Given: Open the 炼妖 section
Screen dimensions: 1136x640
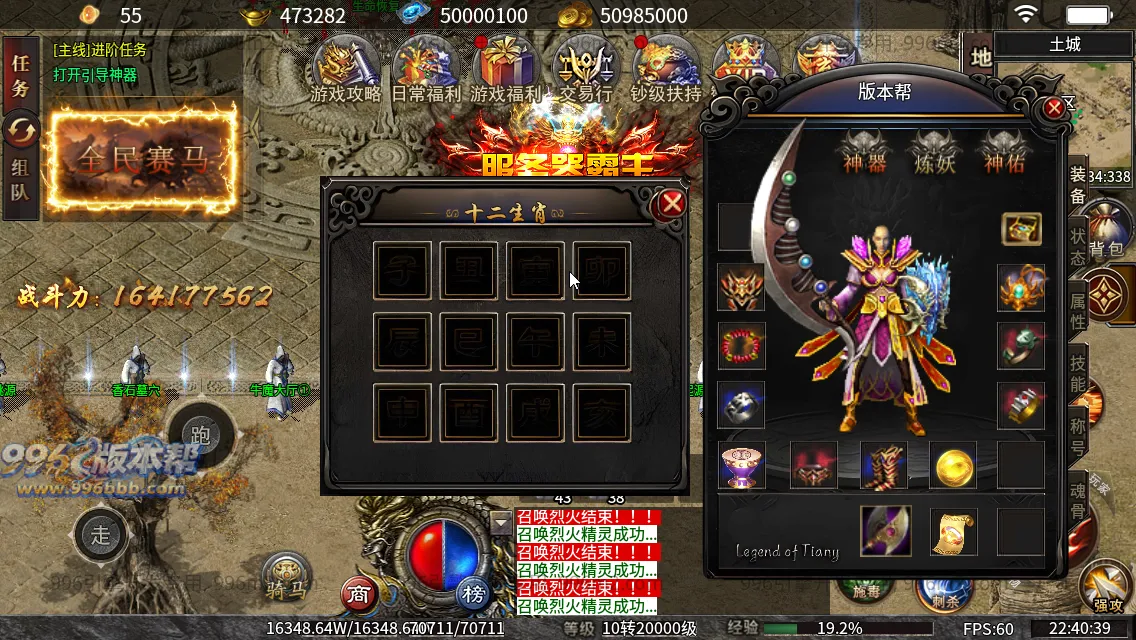Looking at the screenshot, I should pos(935,151).
